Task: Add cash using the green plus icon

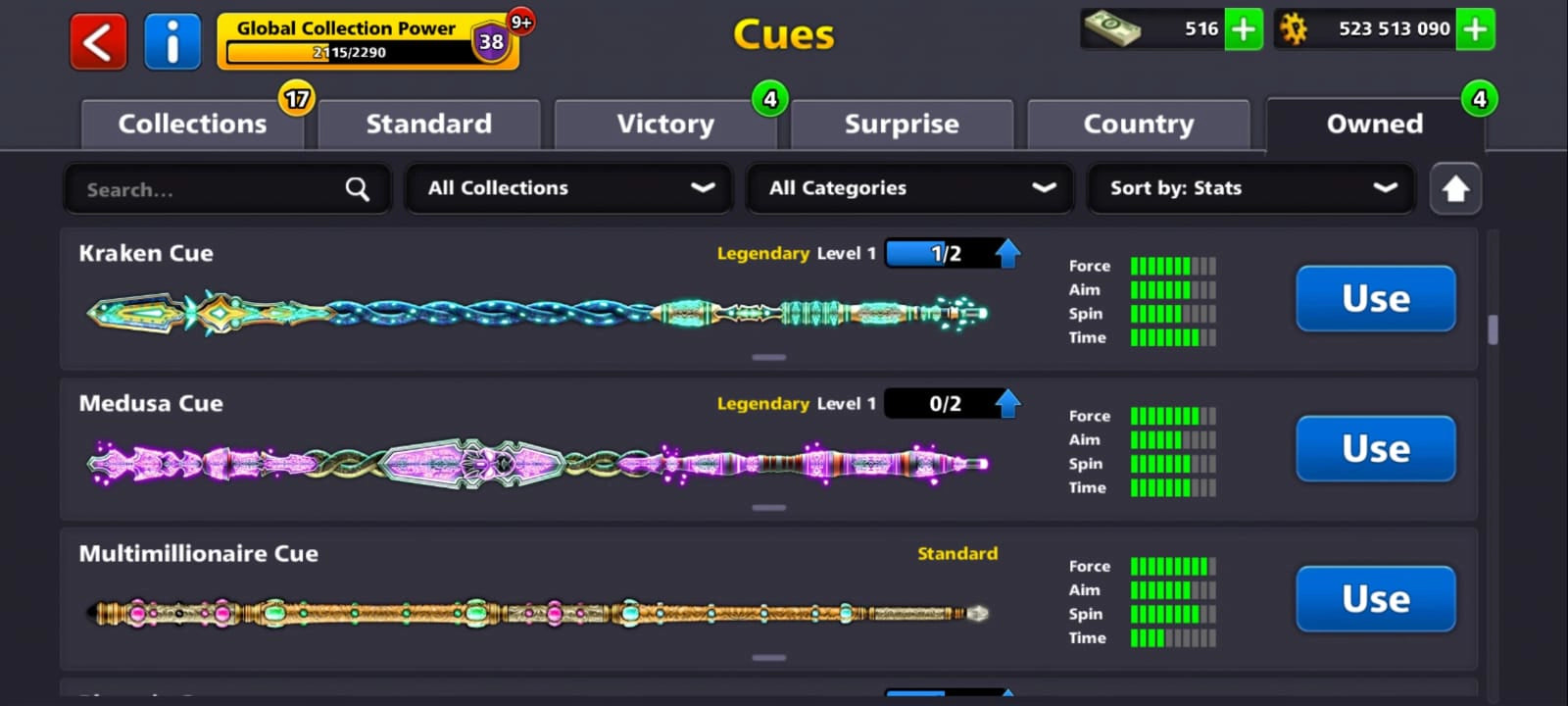Action: [1243, 29]
